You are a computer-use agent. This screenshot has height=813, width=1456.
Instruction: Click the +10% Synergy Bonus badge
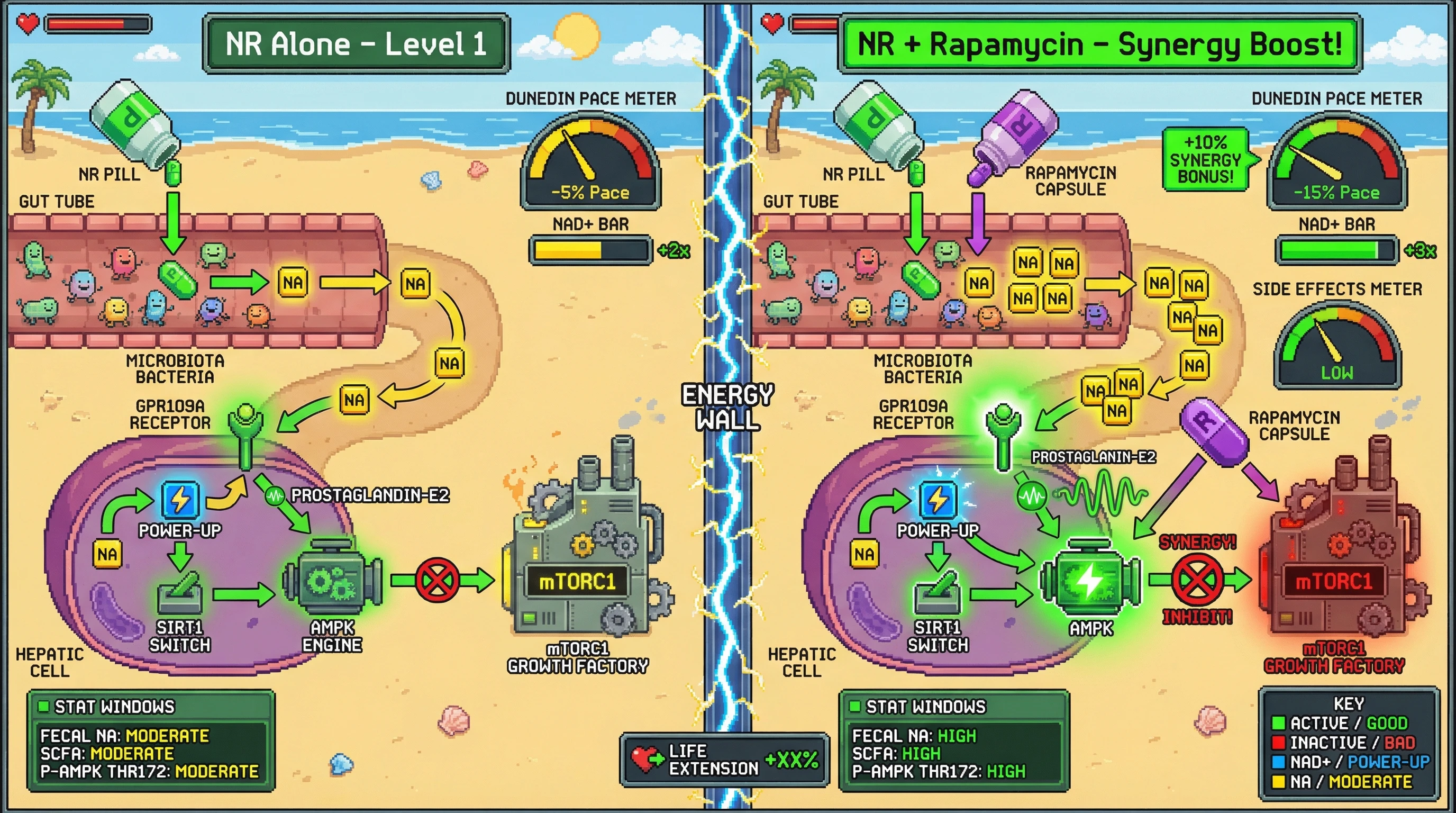(1206, 159)
